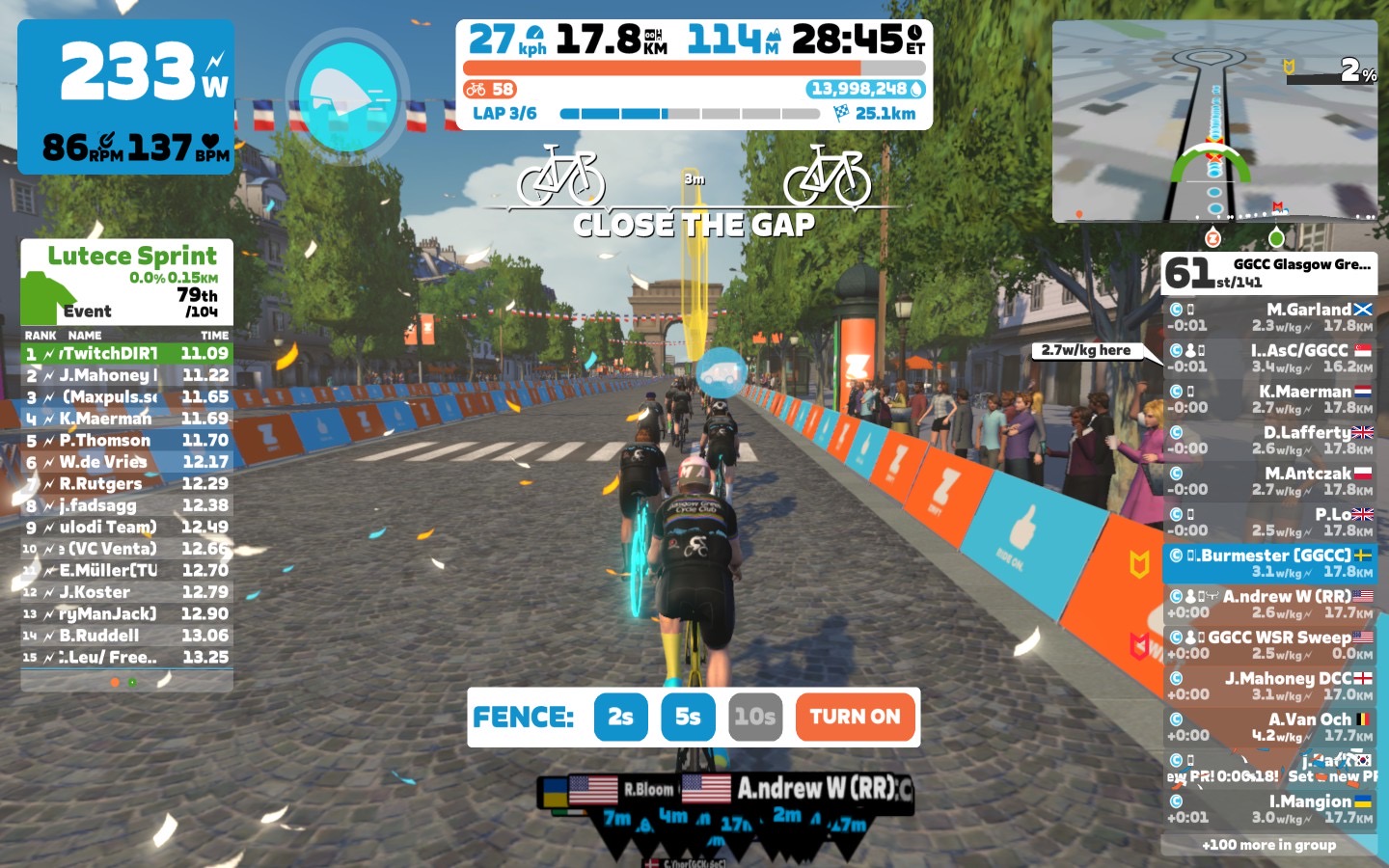Activate the aero helmet power-up

pos(347,94)
